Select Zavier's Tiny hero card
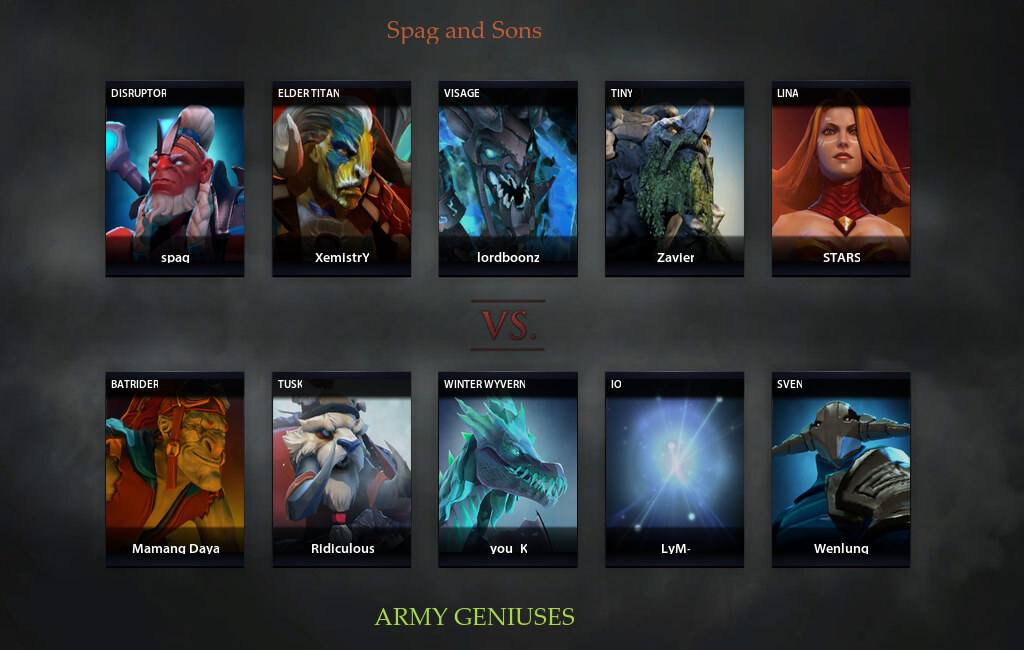Image resolution: width=1024 pixels, height=650 pixels. (x=674, y=178)
